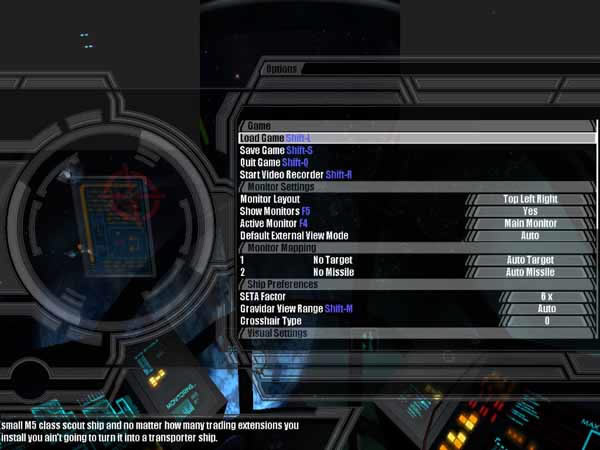The image size is (600, 450).
Task: Toggle the Show Monitors setting
Action: coord(530,211)
